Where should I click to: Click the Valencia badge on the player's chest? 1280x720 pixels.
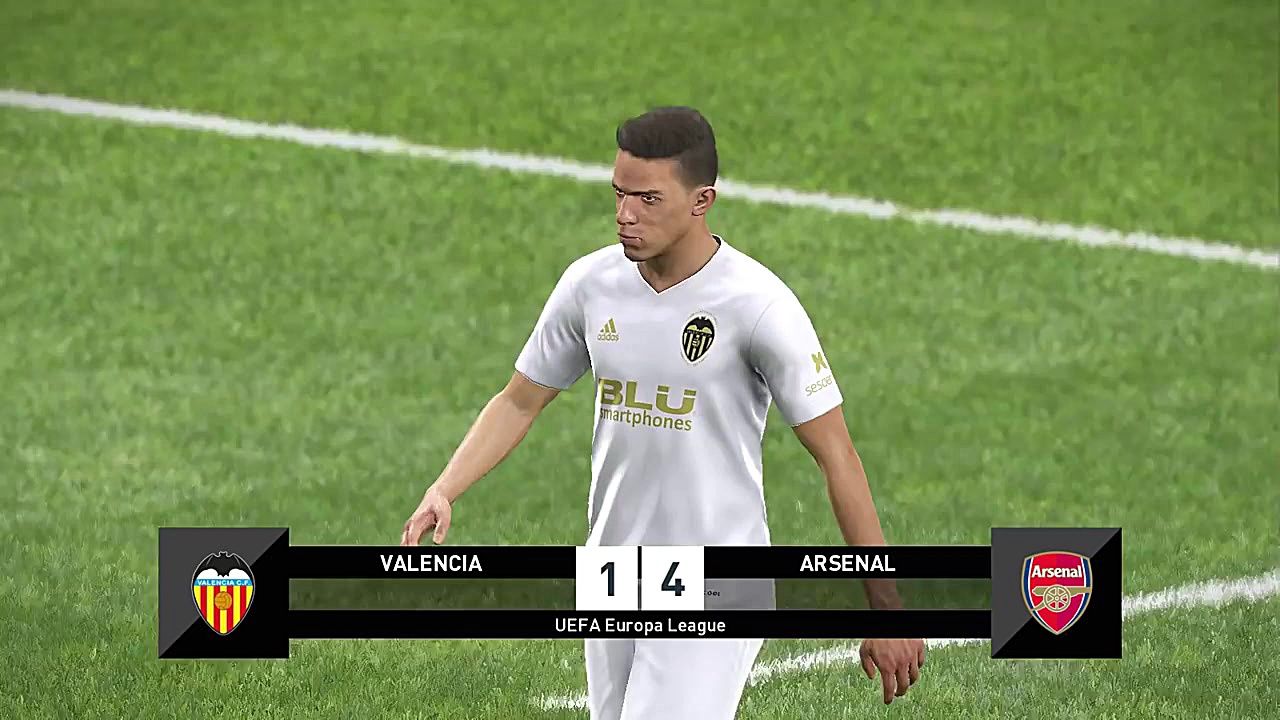point(698,335)
